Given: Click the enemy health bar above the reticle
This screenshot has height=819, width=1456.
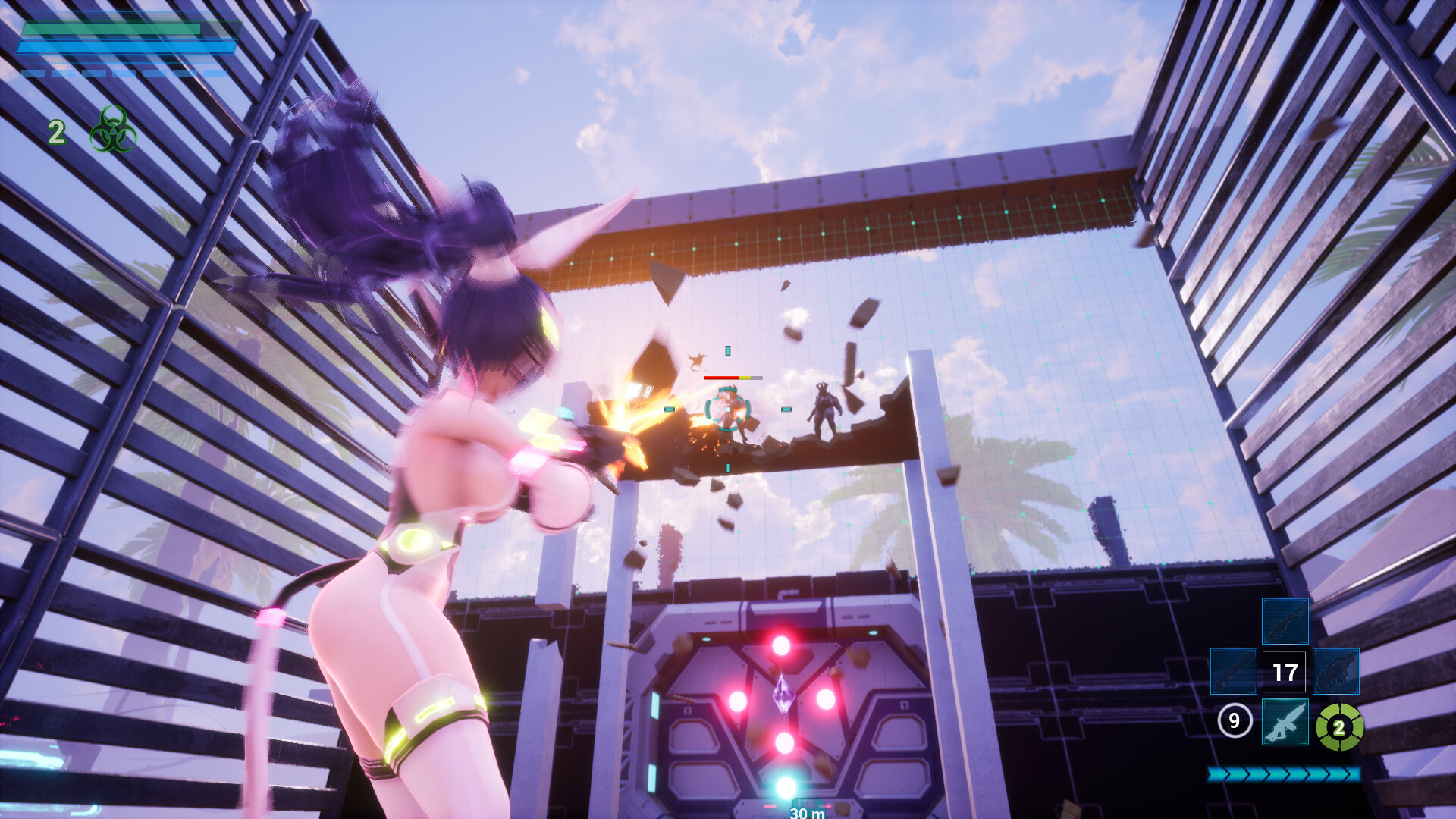Looking at the screenshot, I should pos(733,378).
